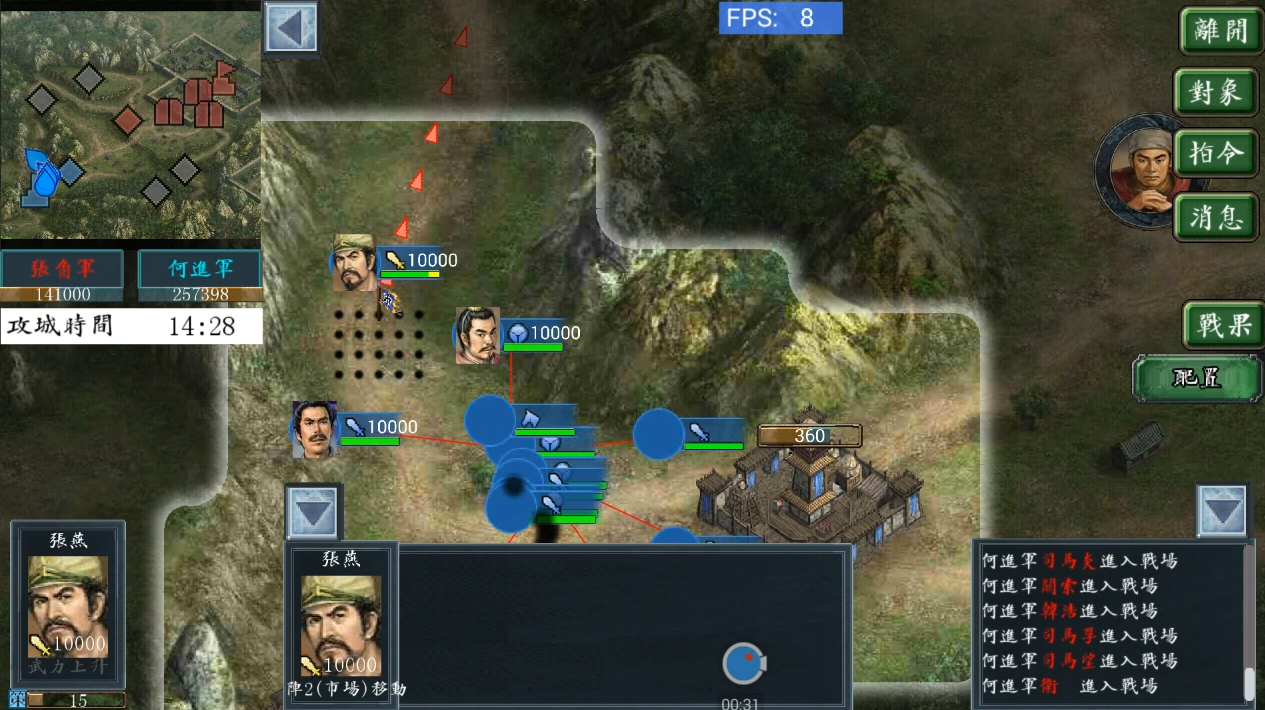Collapse the unit info panel arrow
Viewport: 1265px width, 710px height.
tap(313, 514)
